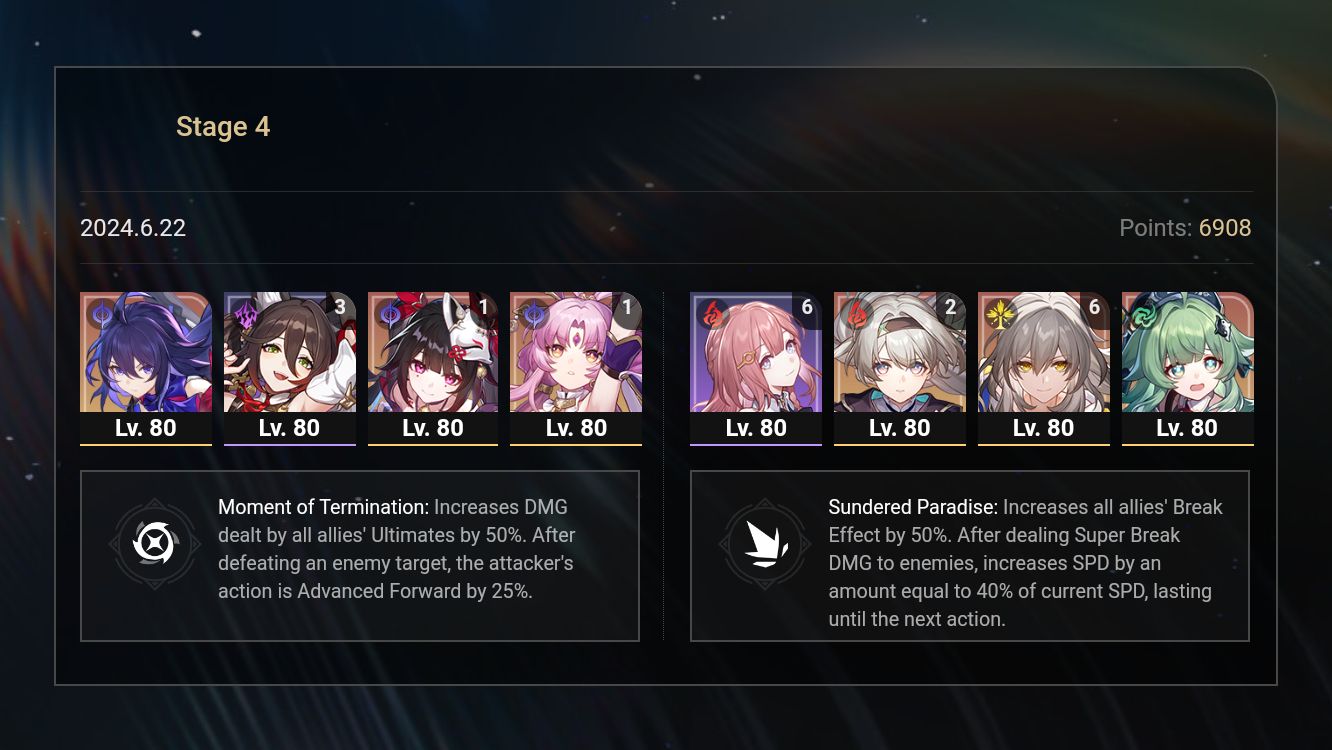The height and width of the screenshot is (750, 1332).
Task: Click the Moment of Termination blessing emblem
Action: point(155,545)
